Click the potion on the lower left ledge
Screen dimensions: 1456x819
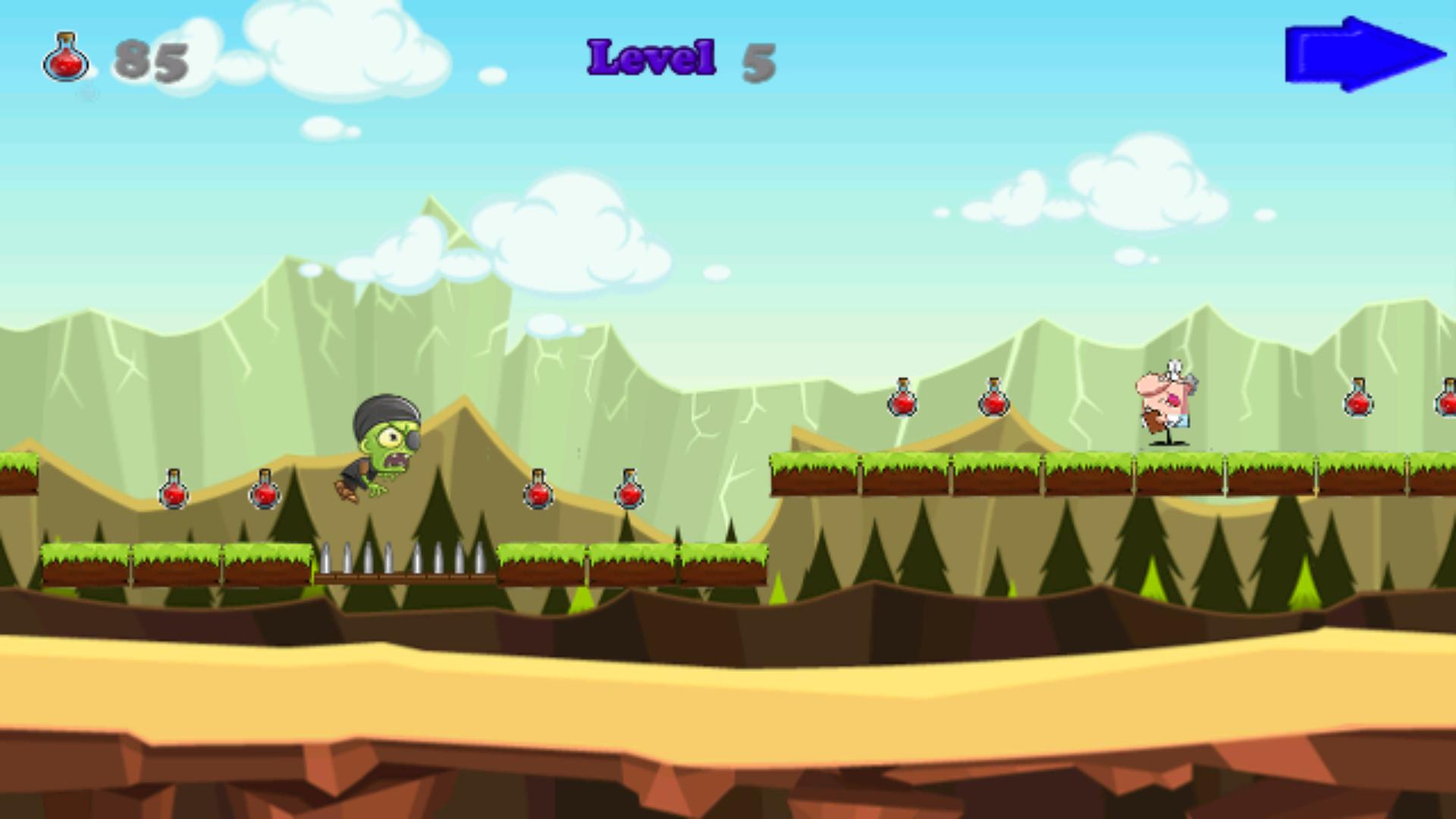point(174,493)
